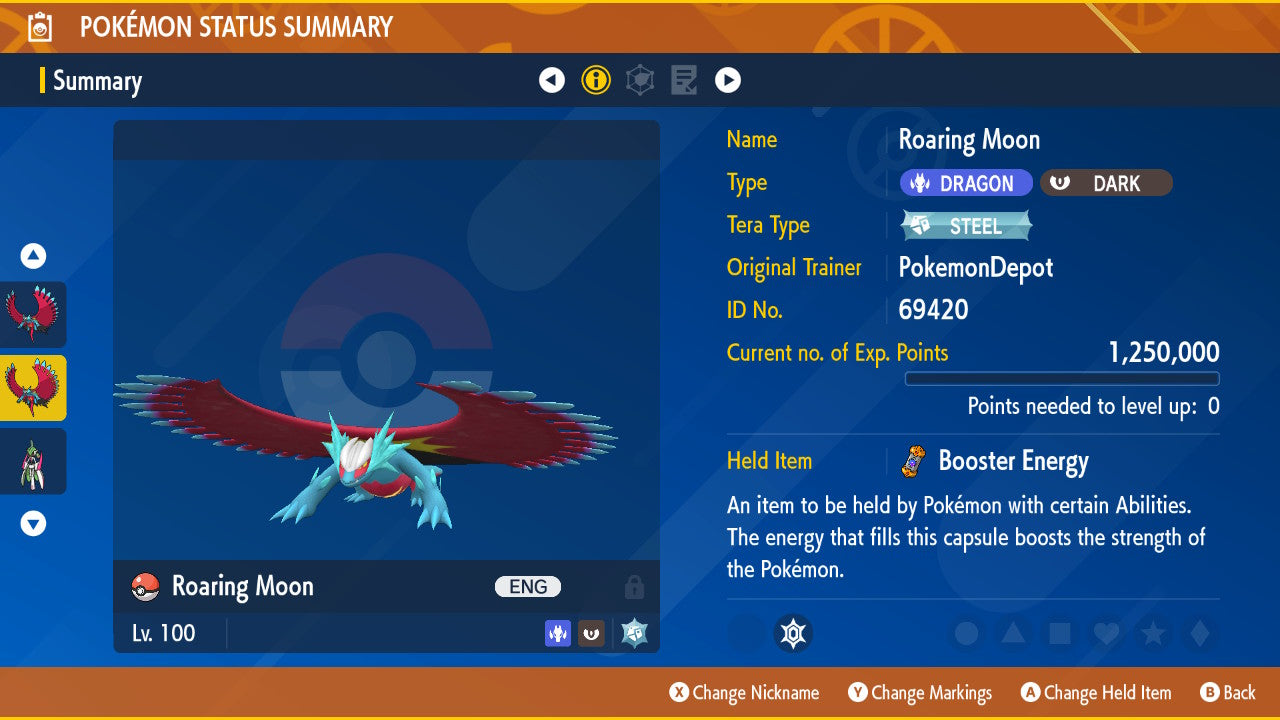The image size is (1280, 720).
Task: Switch to the memo notes tab
Action: (x=684, y=80)
